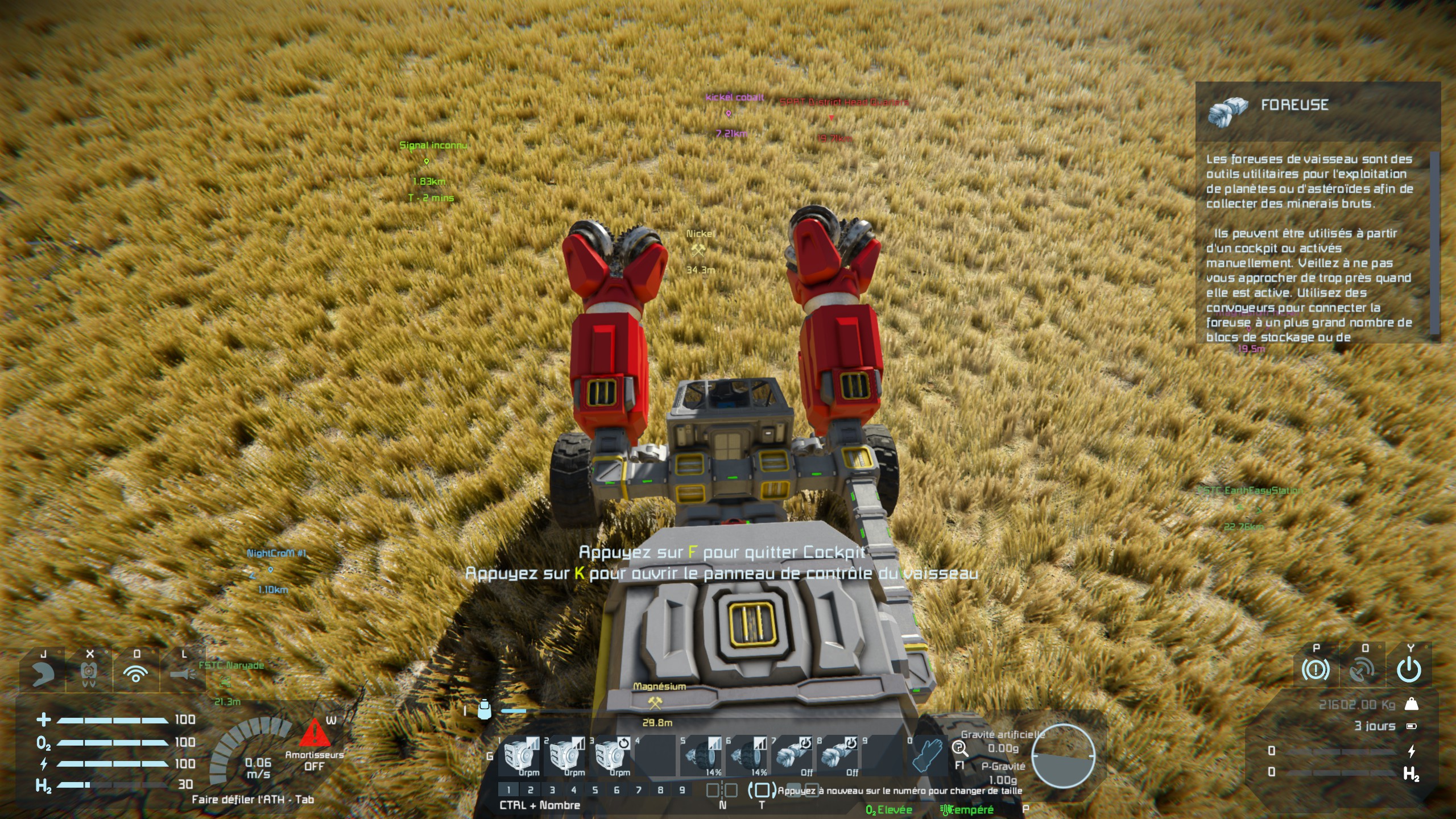Switch to toolbar page 5

click(x=595, y=790)
